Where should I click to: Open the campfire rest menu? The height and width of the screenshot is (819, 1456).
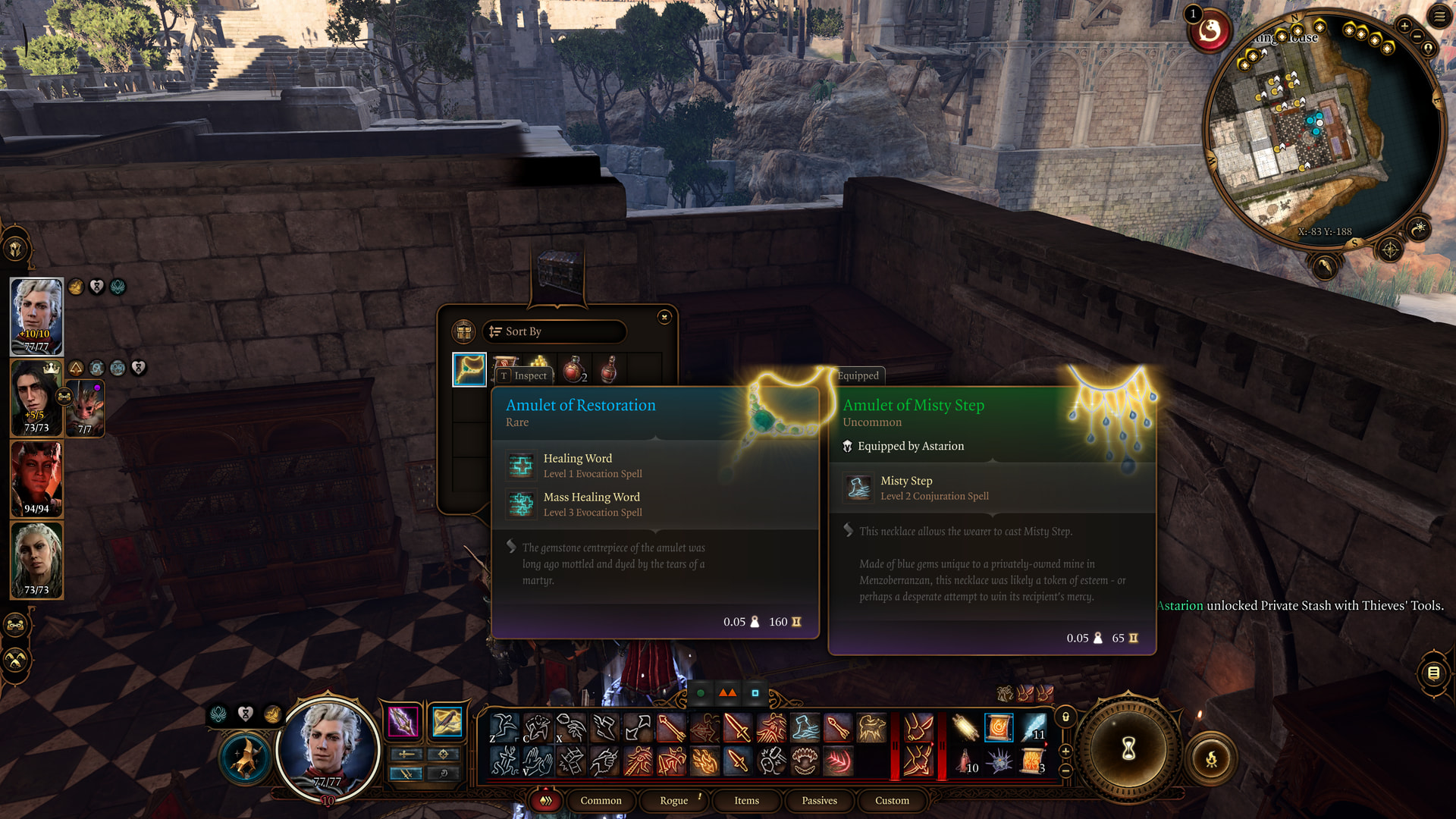[1211, 758]
